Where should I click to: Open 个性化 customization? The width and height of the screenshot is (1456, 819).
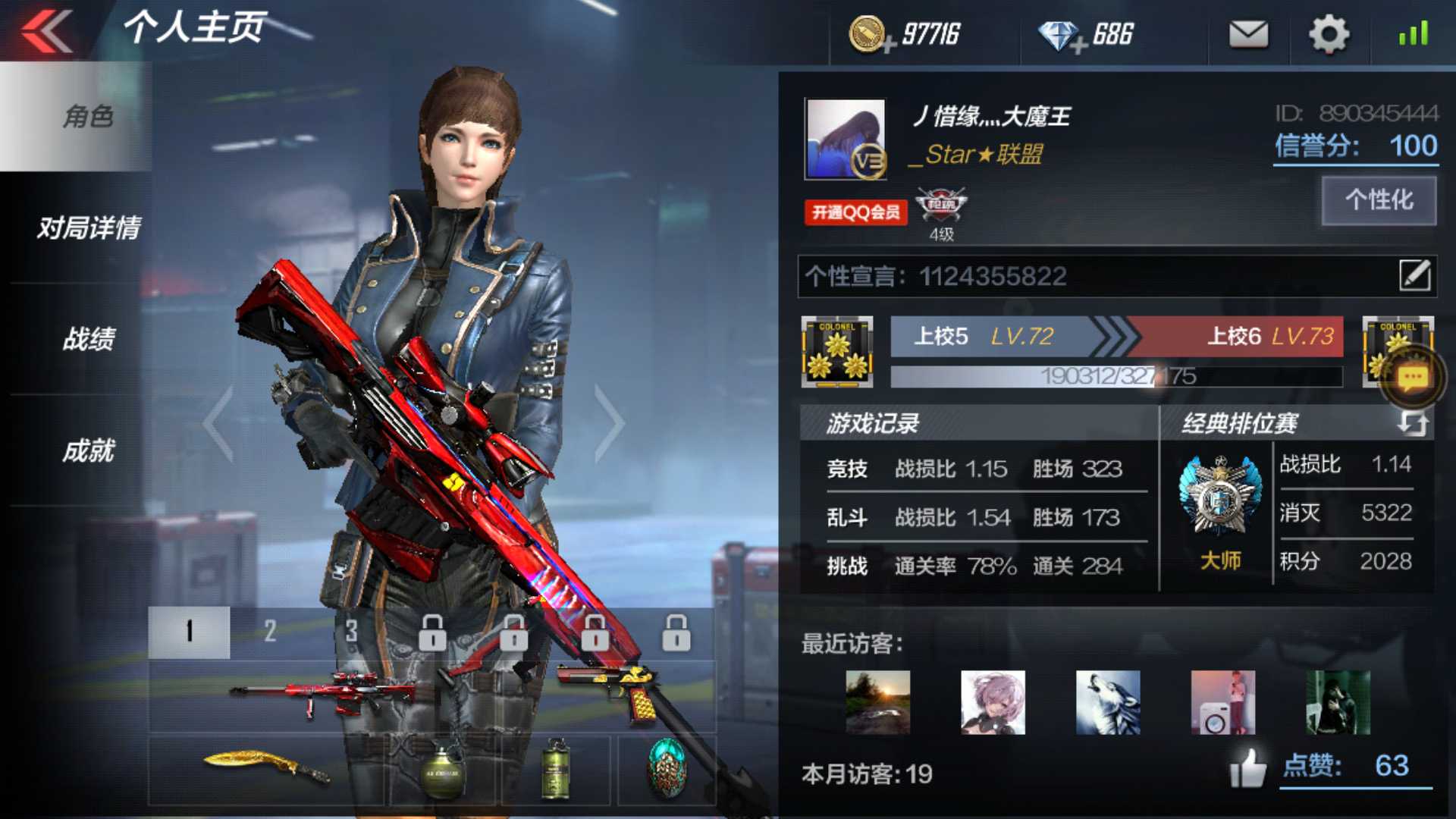(x=1377, y=199)
